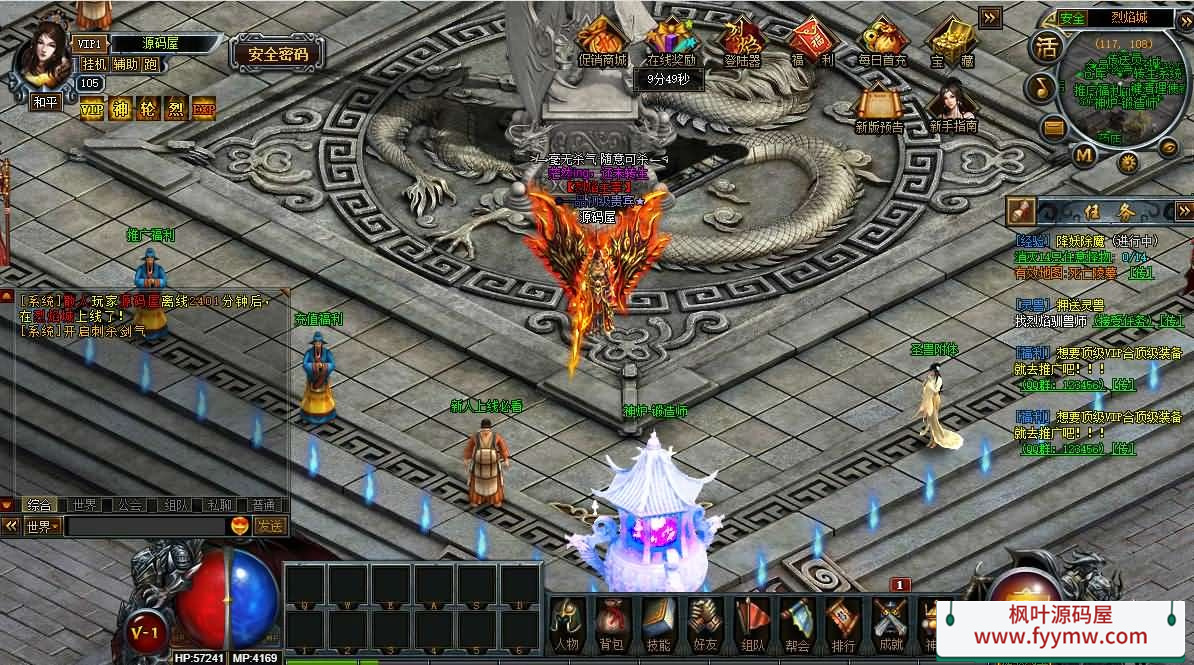The image size is (1194, 665).
Task: Switch chat to the 公会 guild tab
Action: tap(129, 506)
